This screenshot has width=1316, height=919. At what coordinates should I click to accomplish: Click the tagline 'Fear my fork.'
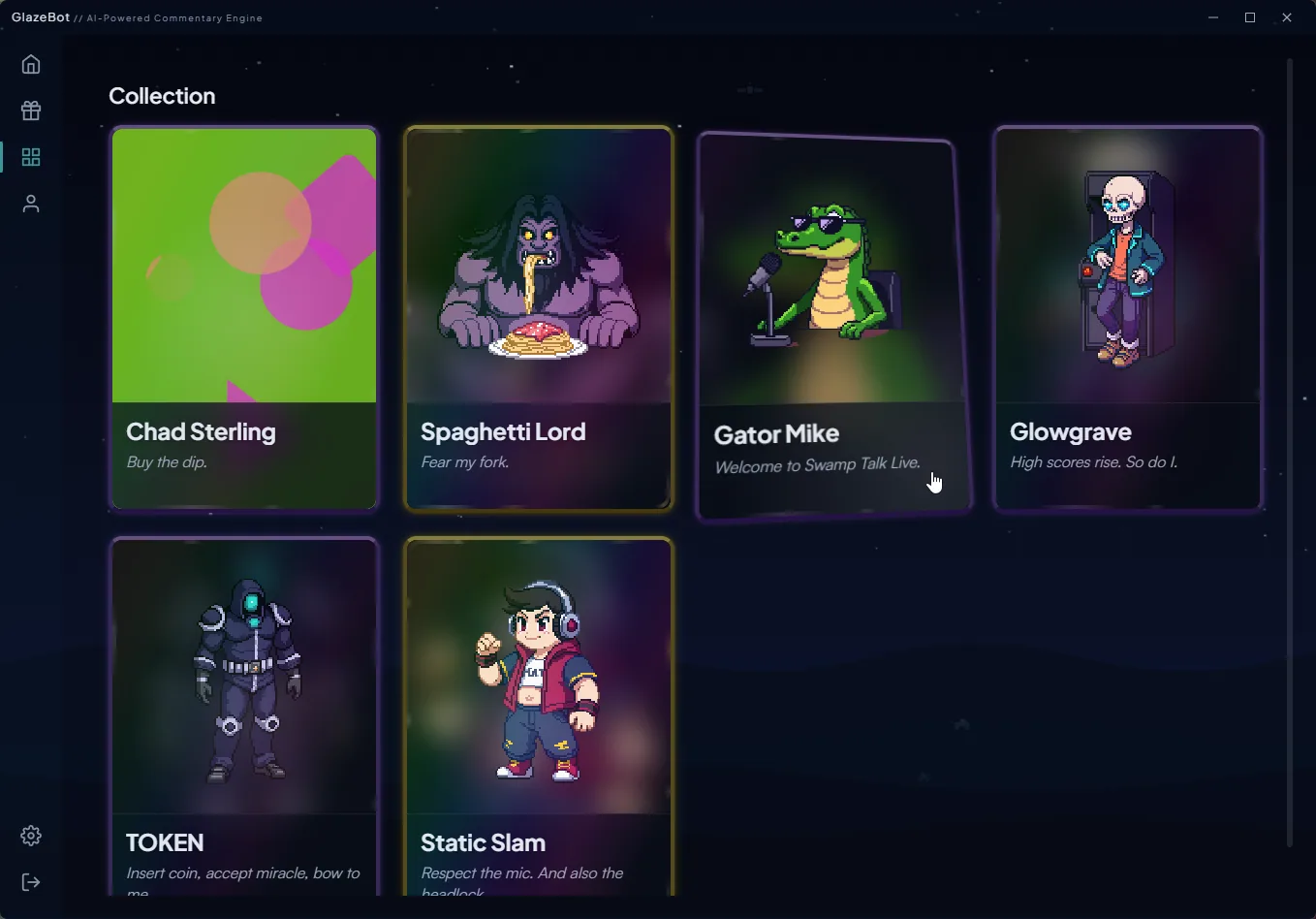point(464,462)
